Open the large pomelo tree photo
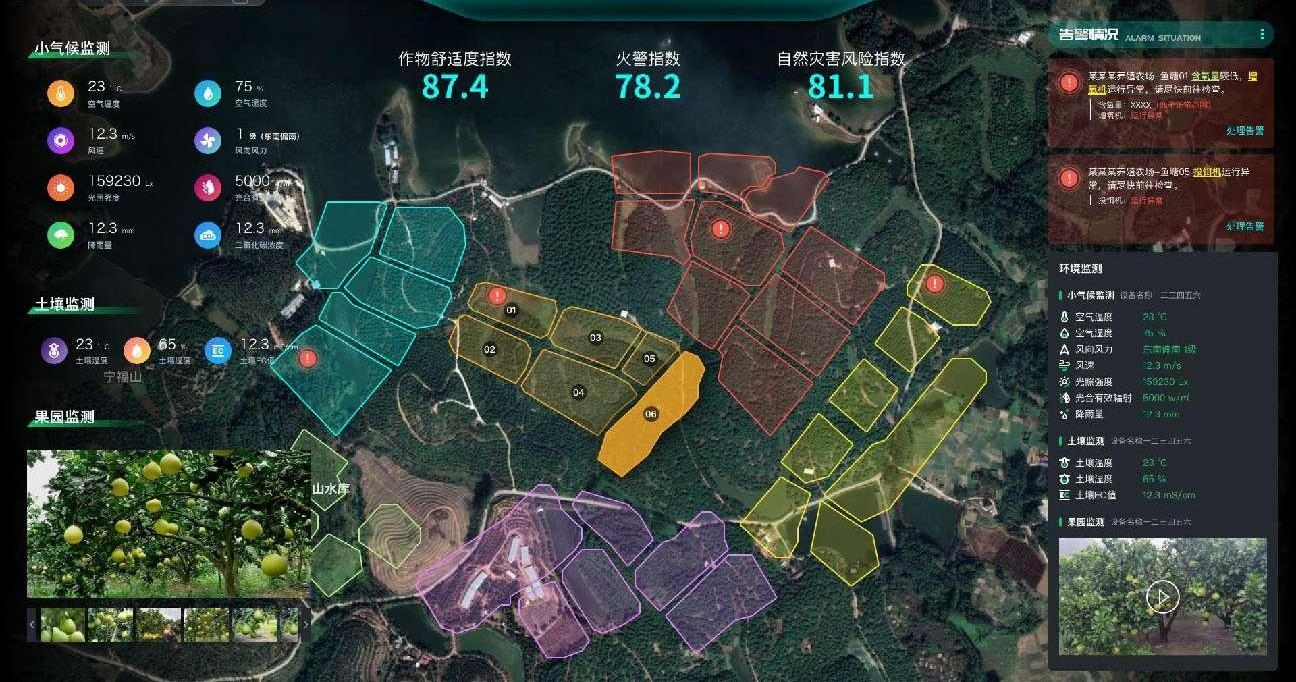1296x682 pixels. pos(168,522)
